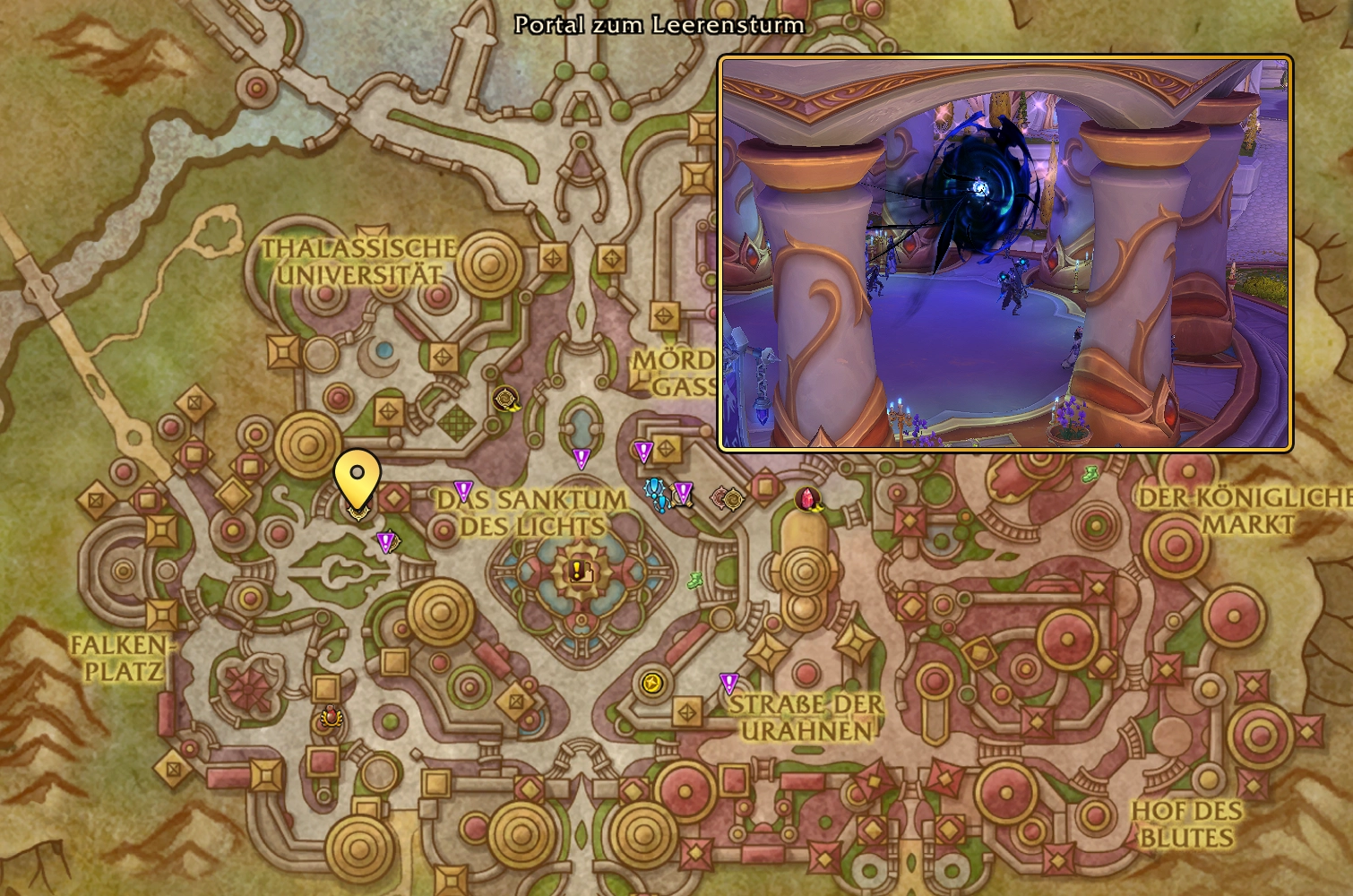This screenshot has height=896, width=1353.
Task: Select the purple quest marker above Das Sanktum des Lichts
Action: click(581, 459)
